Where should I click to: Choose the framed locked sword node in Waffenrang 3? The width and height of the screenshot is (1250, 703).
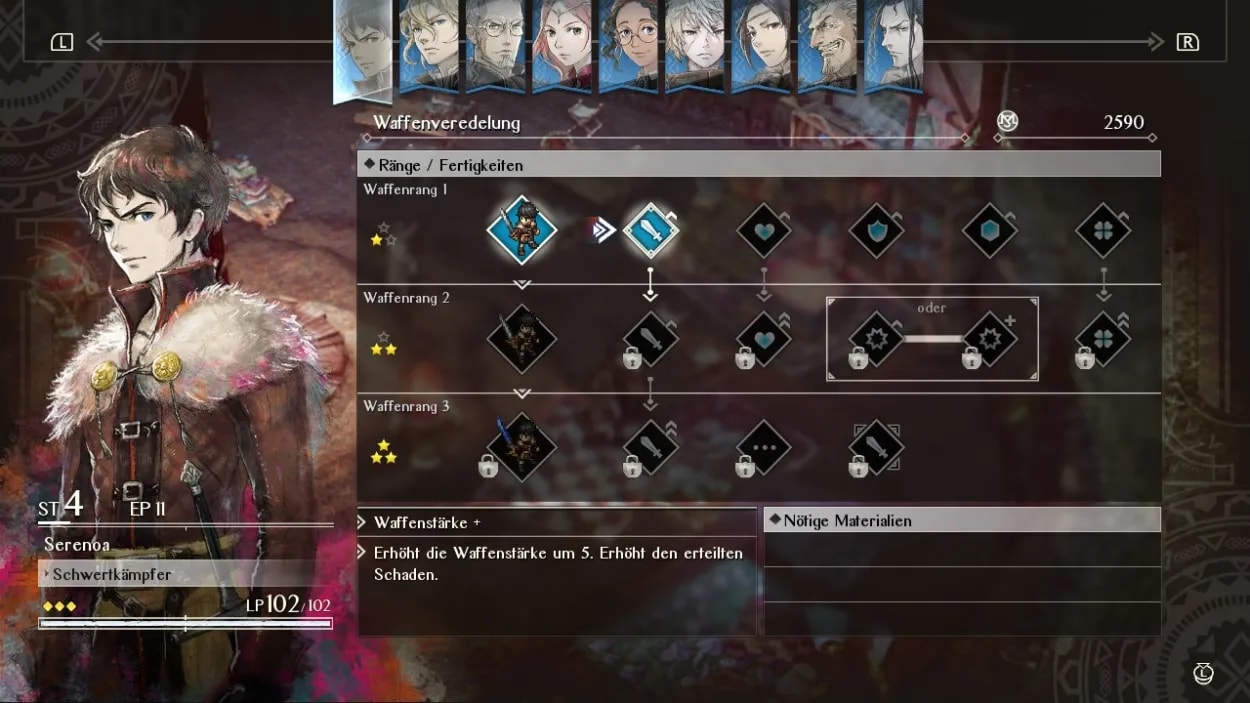tap(877, 447)
